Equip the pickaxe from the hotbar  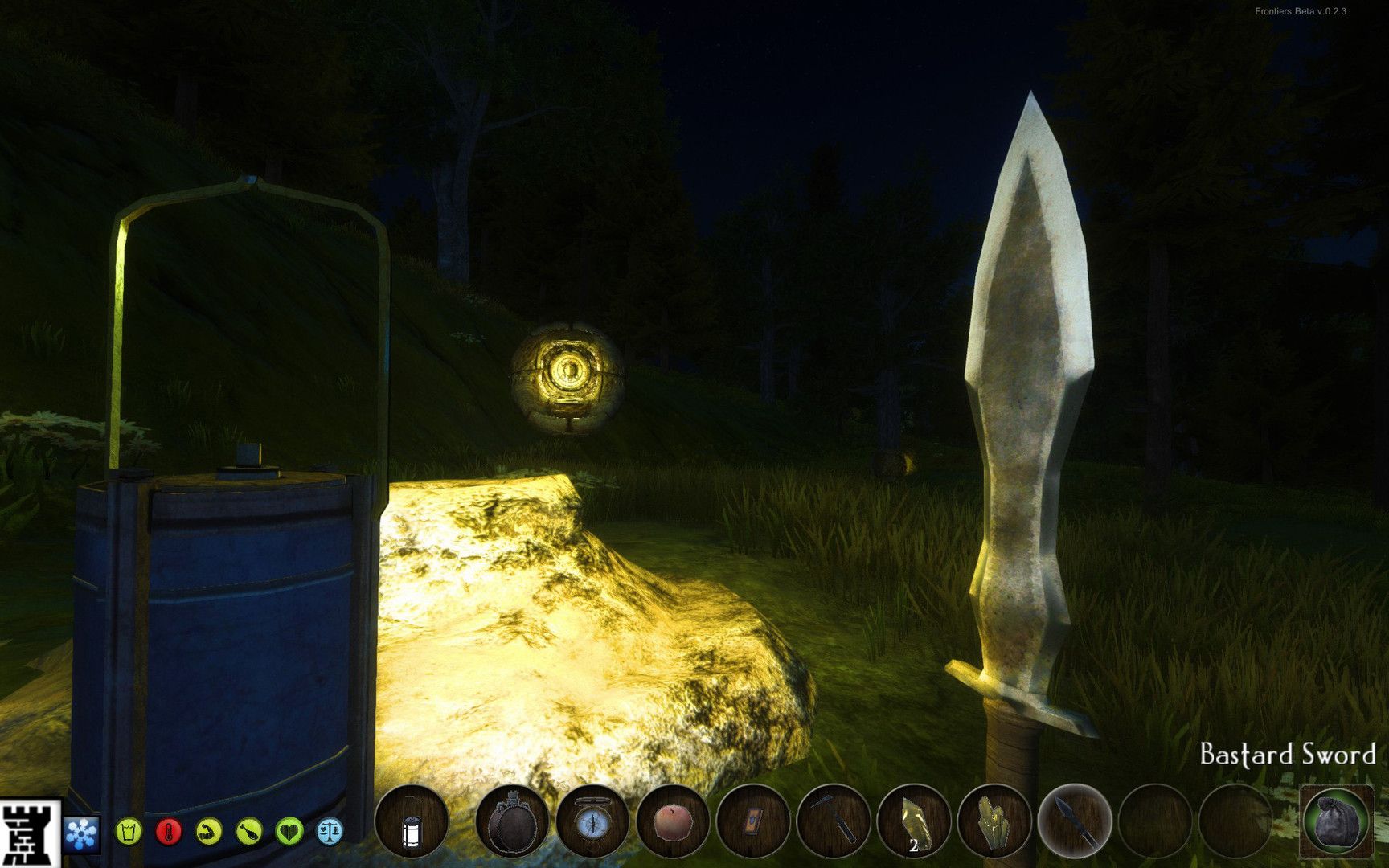[x=834, y=823]
